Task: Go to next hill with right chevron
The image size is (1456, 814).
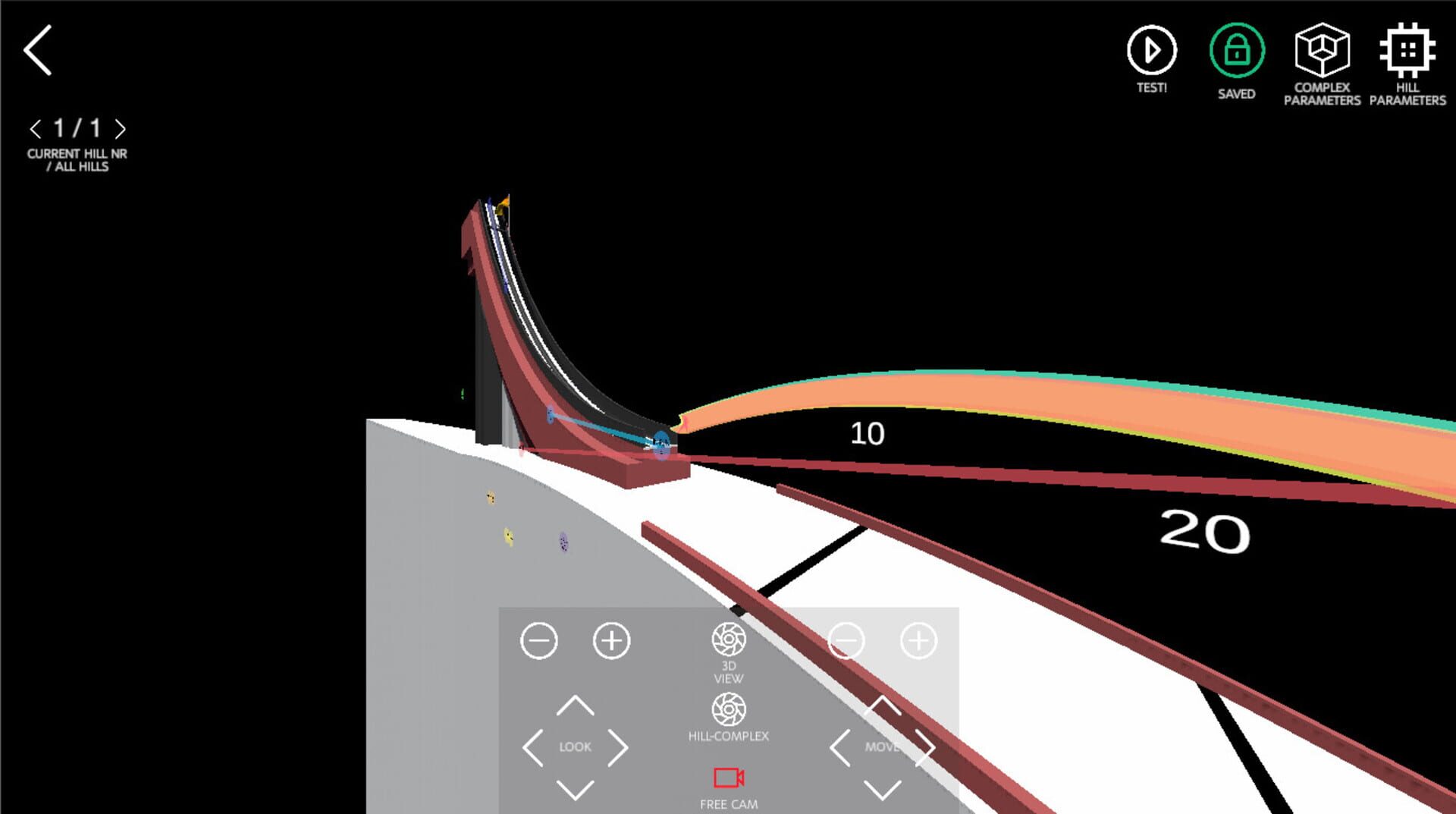Action: [x=120, y=129]
